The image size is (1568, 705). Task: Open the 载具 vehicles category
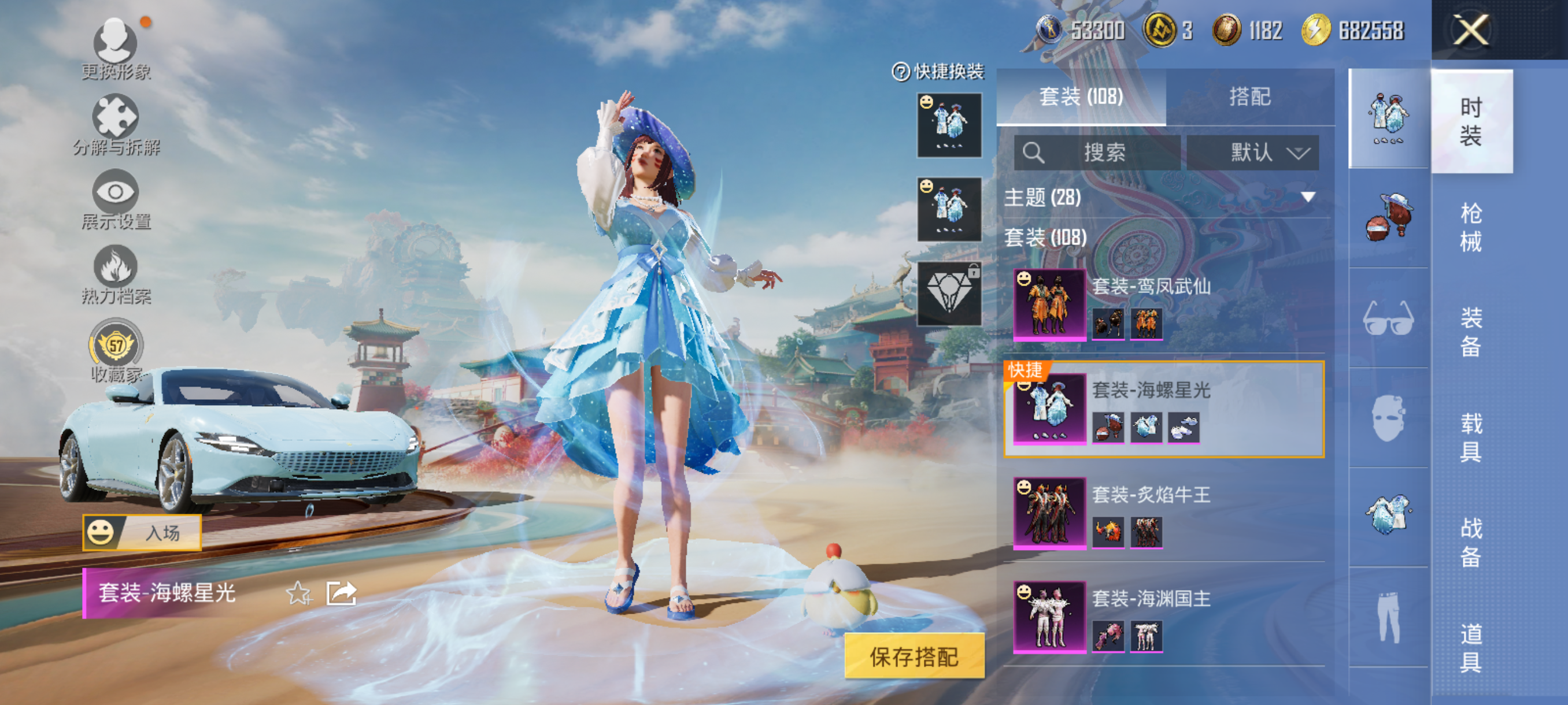point(1471,437)
